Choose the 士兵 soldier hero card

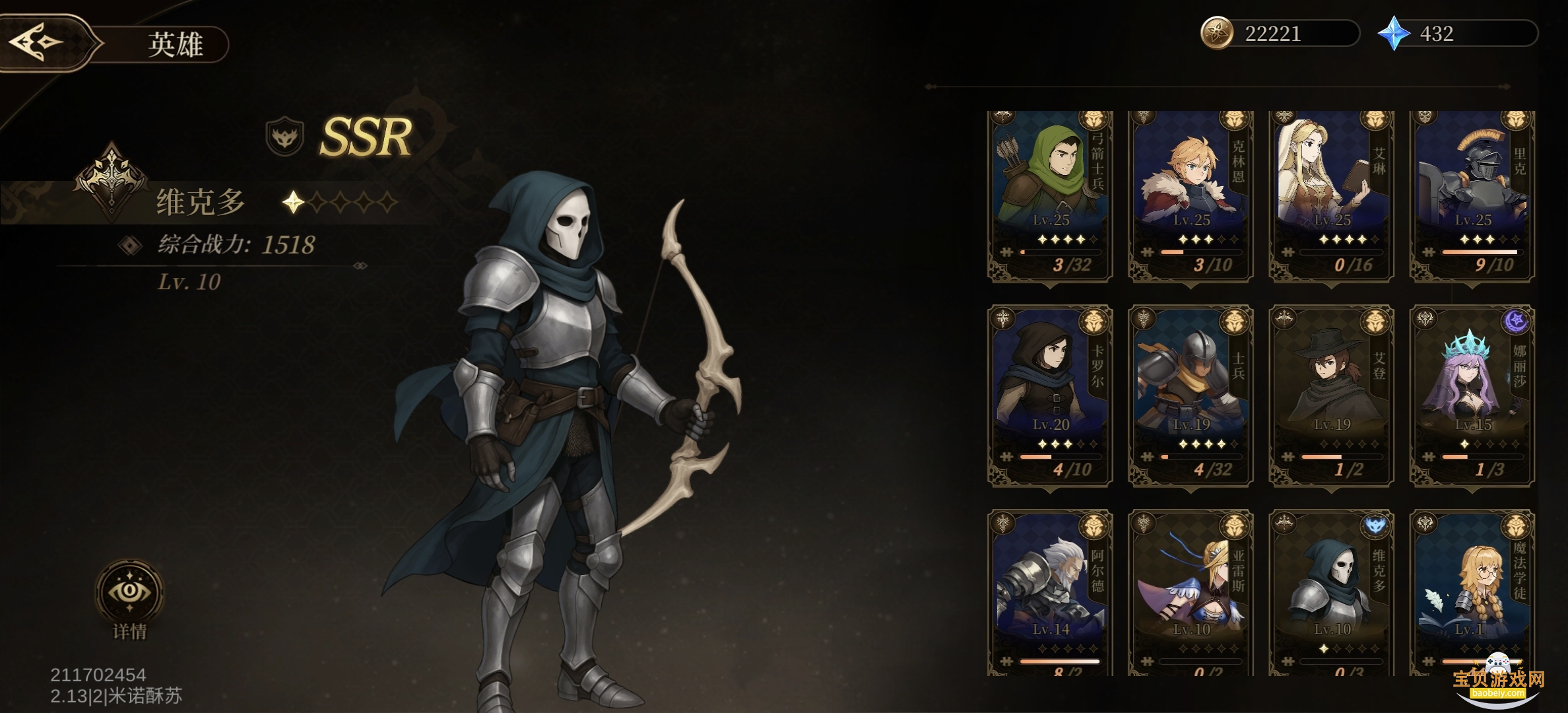coord(1191,396)
